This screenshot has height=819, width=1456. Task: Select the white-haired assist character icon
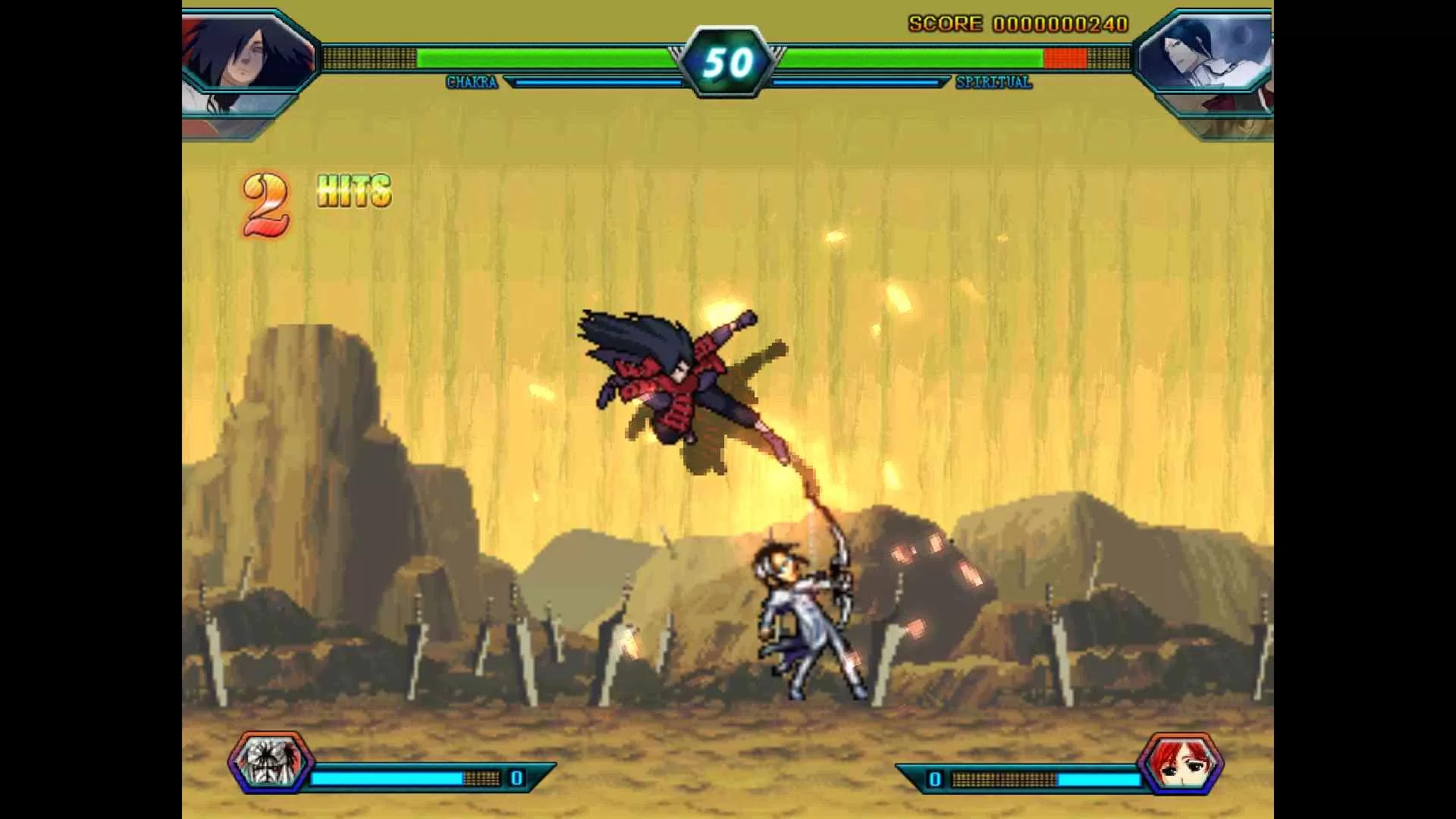(x=271, y=761)
